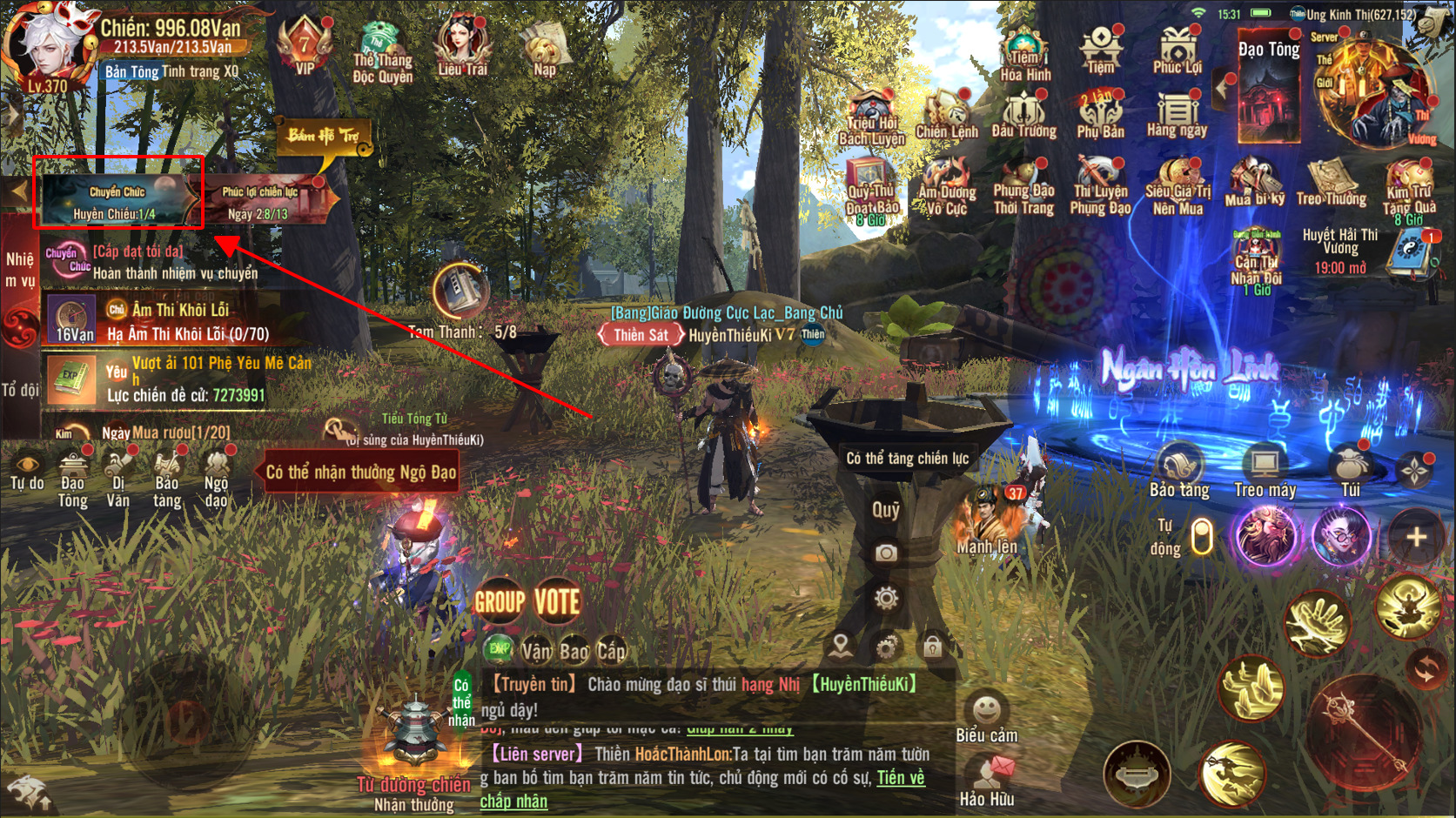The image size is (1456, 818).
Task: Open the Biểu cảm emote panel
Action: point(986,716)
